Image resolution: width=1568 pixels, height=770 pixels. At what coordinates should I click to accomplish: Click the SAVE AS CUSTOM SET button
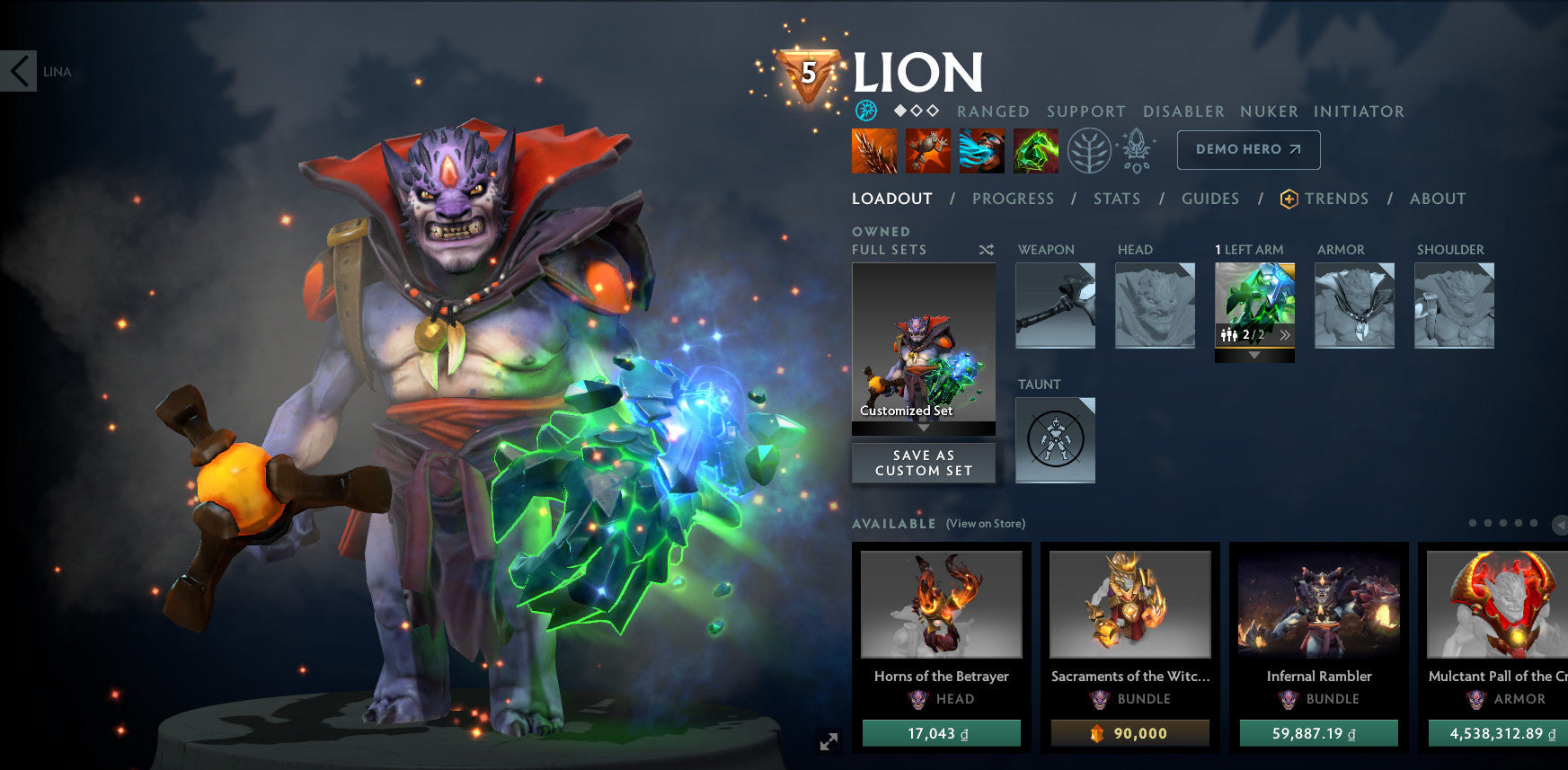(923, 462)
